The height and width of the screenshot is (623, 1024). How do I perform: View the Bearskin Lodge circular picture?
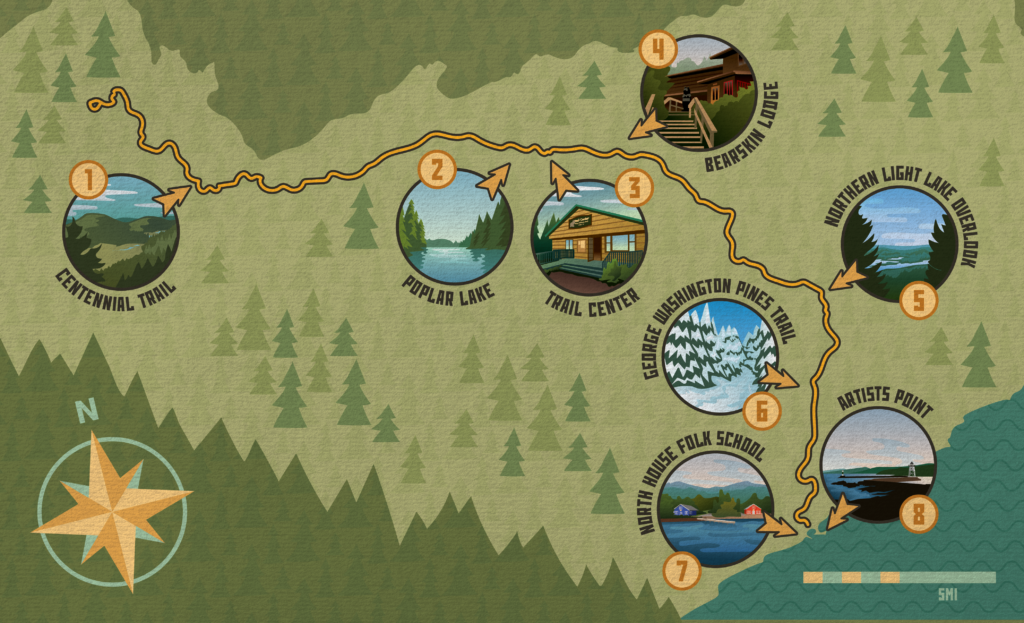pyautogui.click(x=696, y=93)
